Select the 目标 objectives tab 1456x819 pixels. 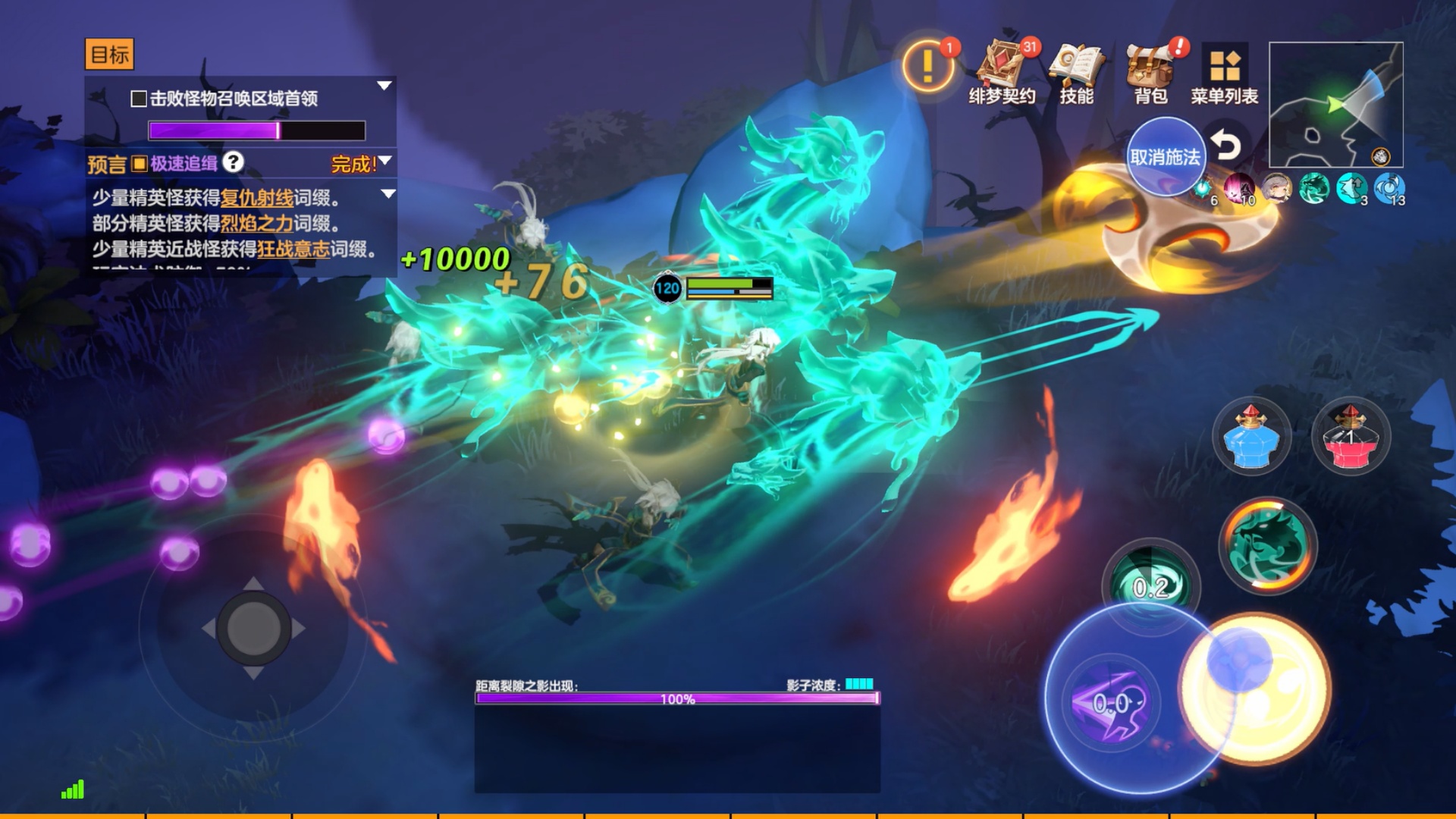(109, 55)
